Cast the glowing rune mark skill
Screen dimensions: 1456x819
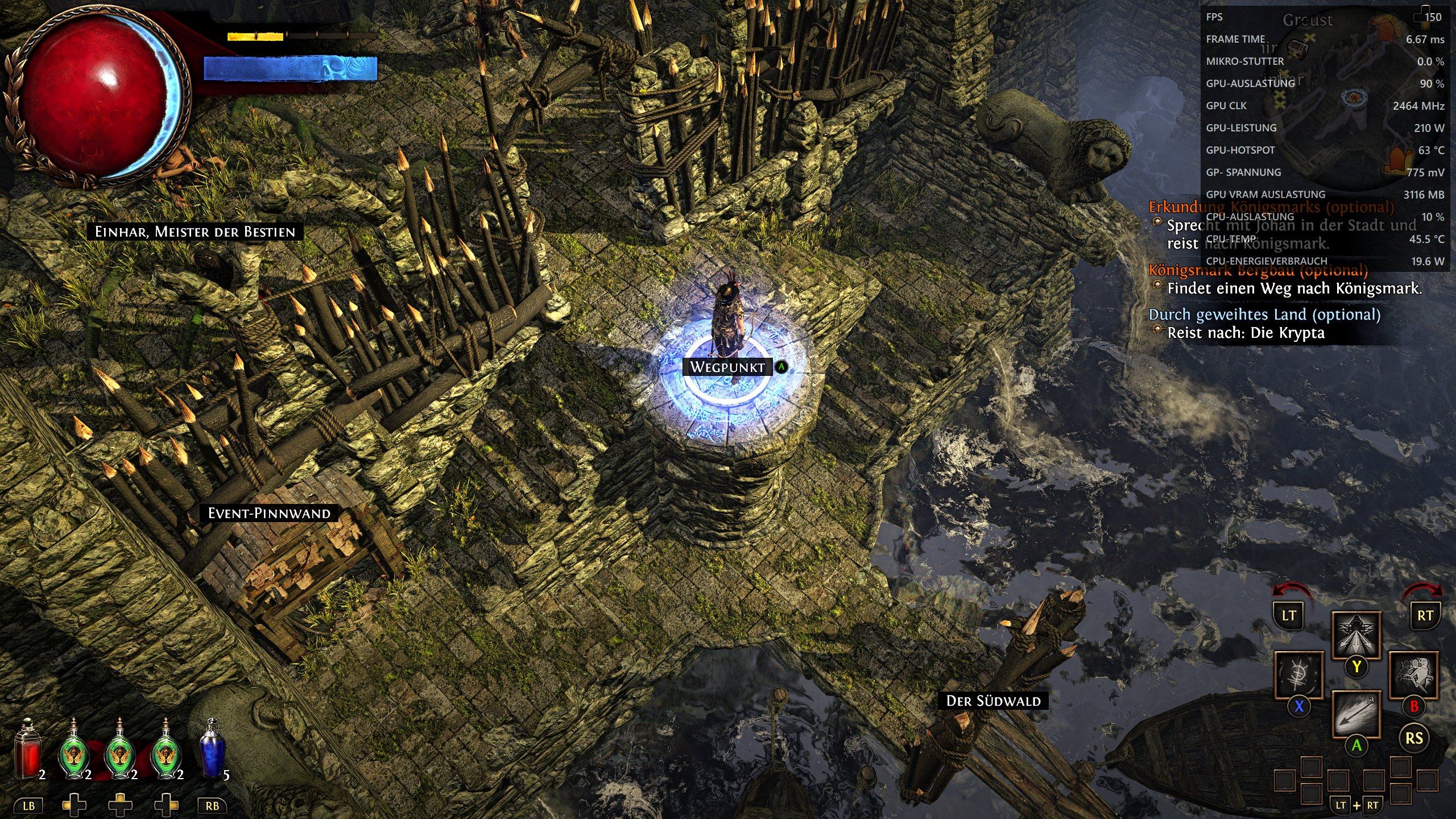1299,676
